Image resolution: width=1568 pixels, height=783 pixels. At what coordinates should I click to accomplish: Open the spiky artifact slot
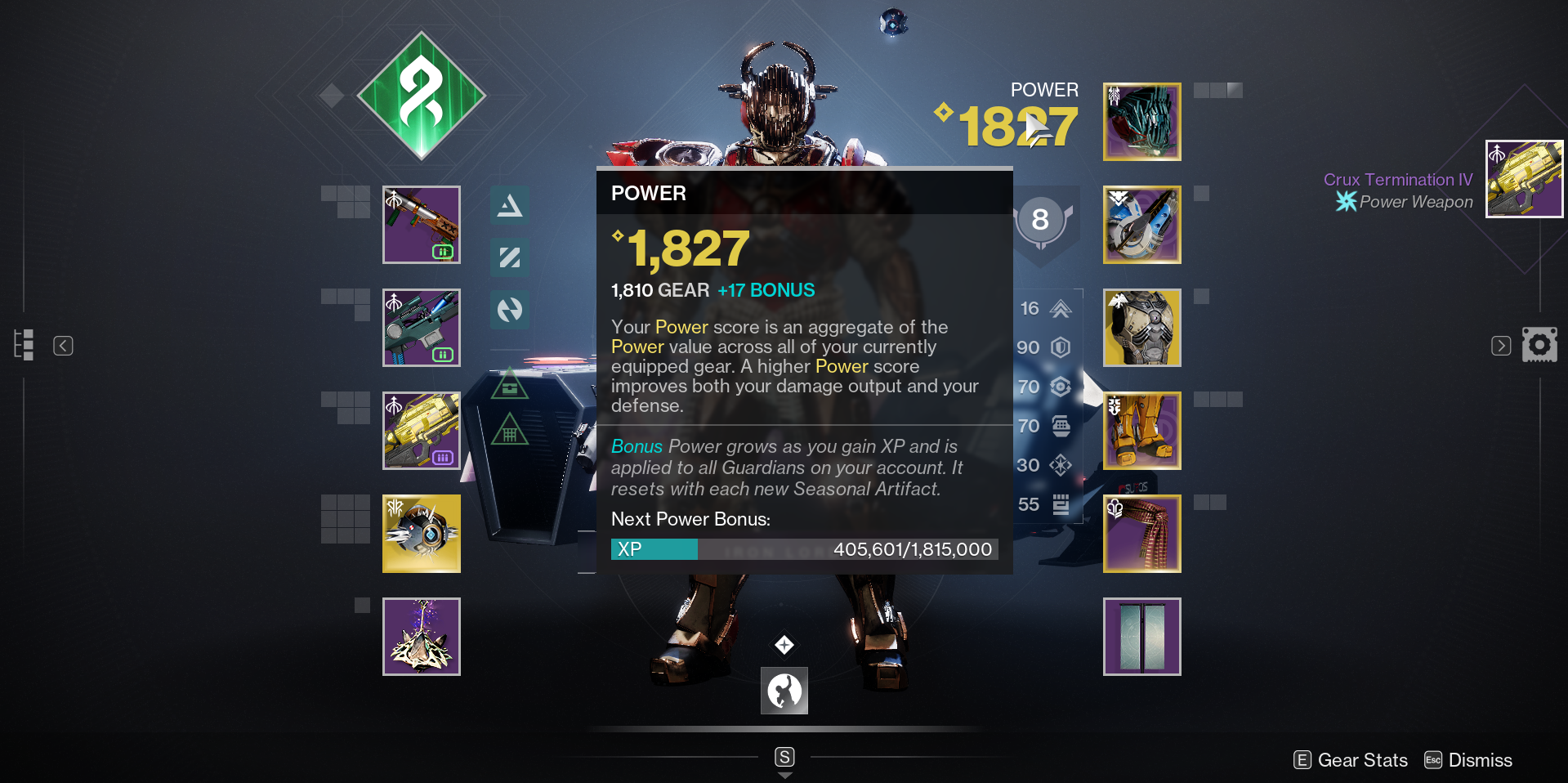422,637
